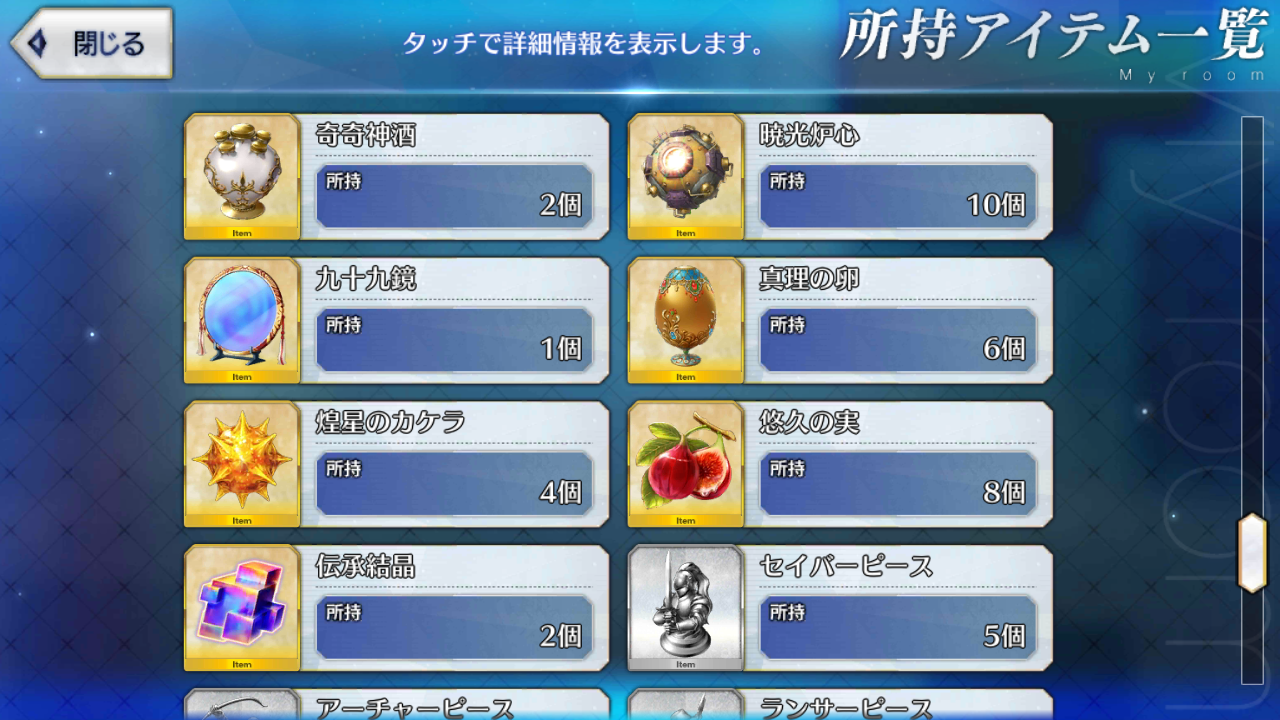
Task: Select the 伝承結晶 crystal item icon
Action: pyautogui.click(x=240, y=608)
